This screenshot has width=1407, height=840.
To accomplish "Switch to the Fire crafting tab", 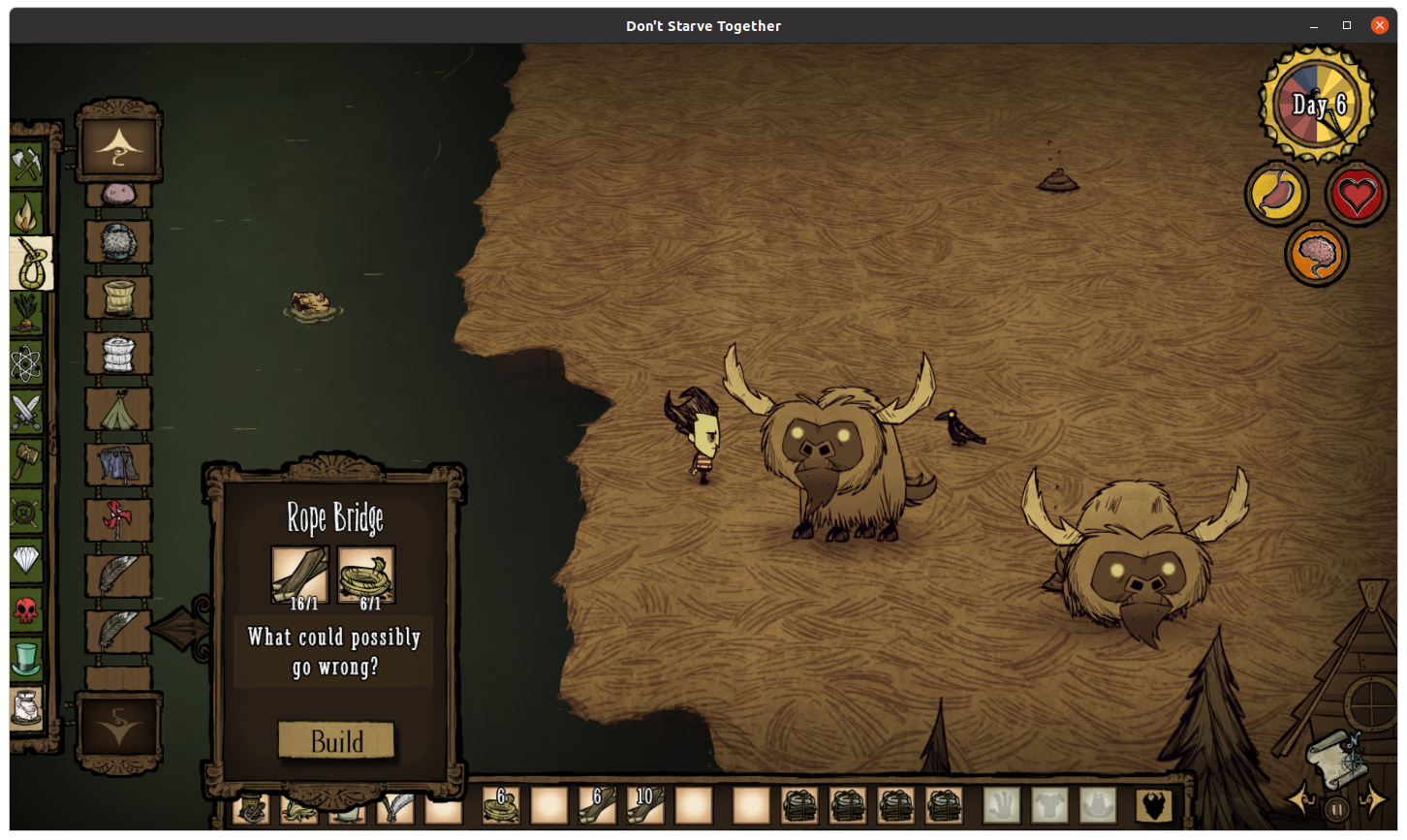I will 26,214.
